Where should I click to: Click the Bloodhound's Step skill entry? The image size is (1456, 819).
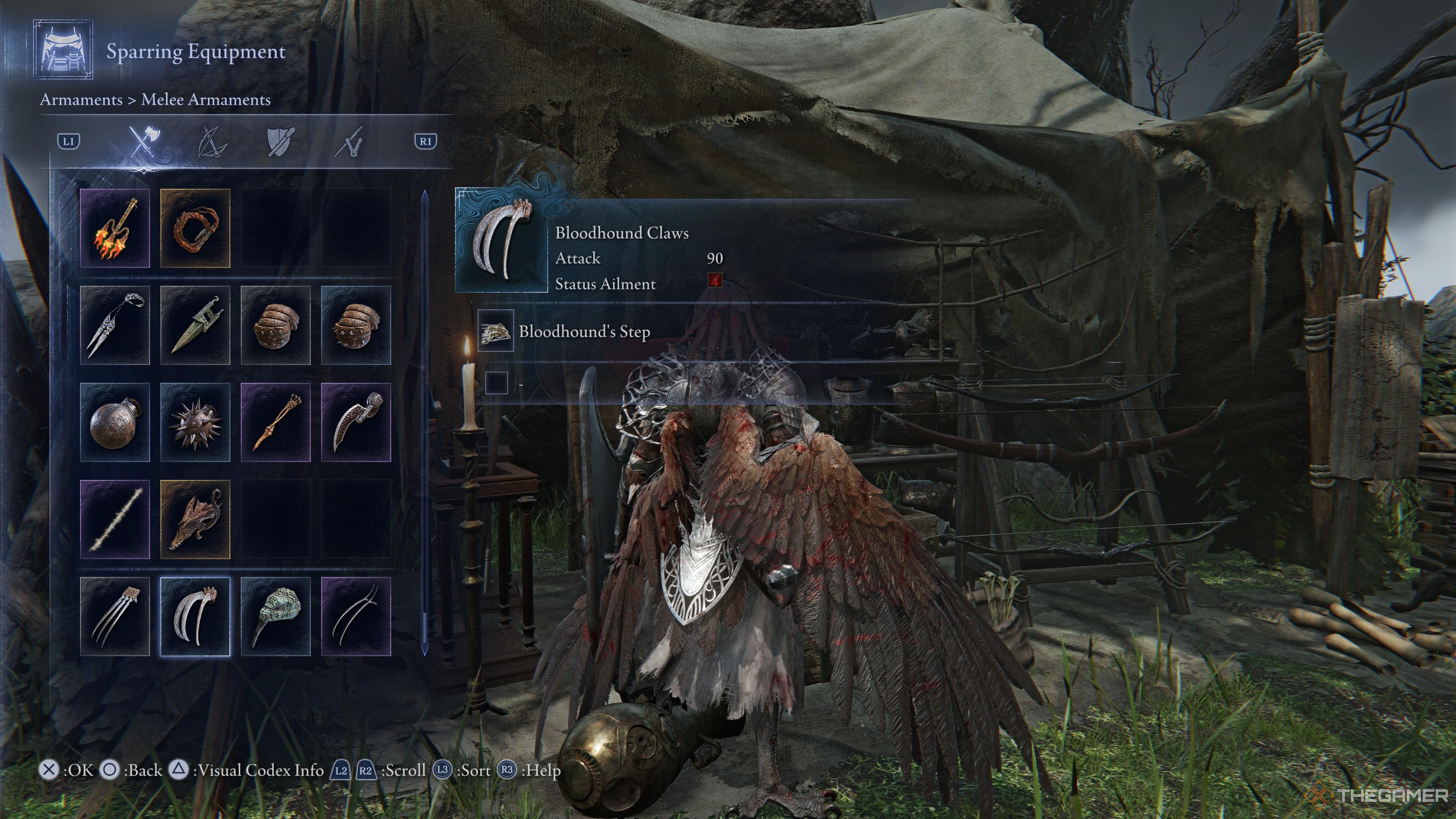coord(584,331)
